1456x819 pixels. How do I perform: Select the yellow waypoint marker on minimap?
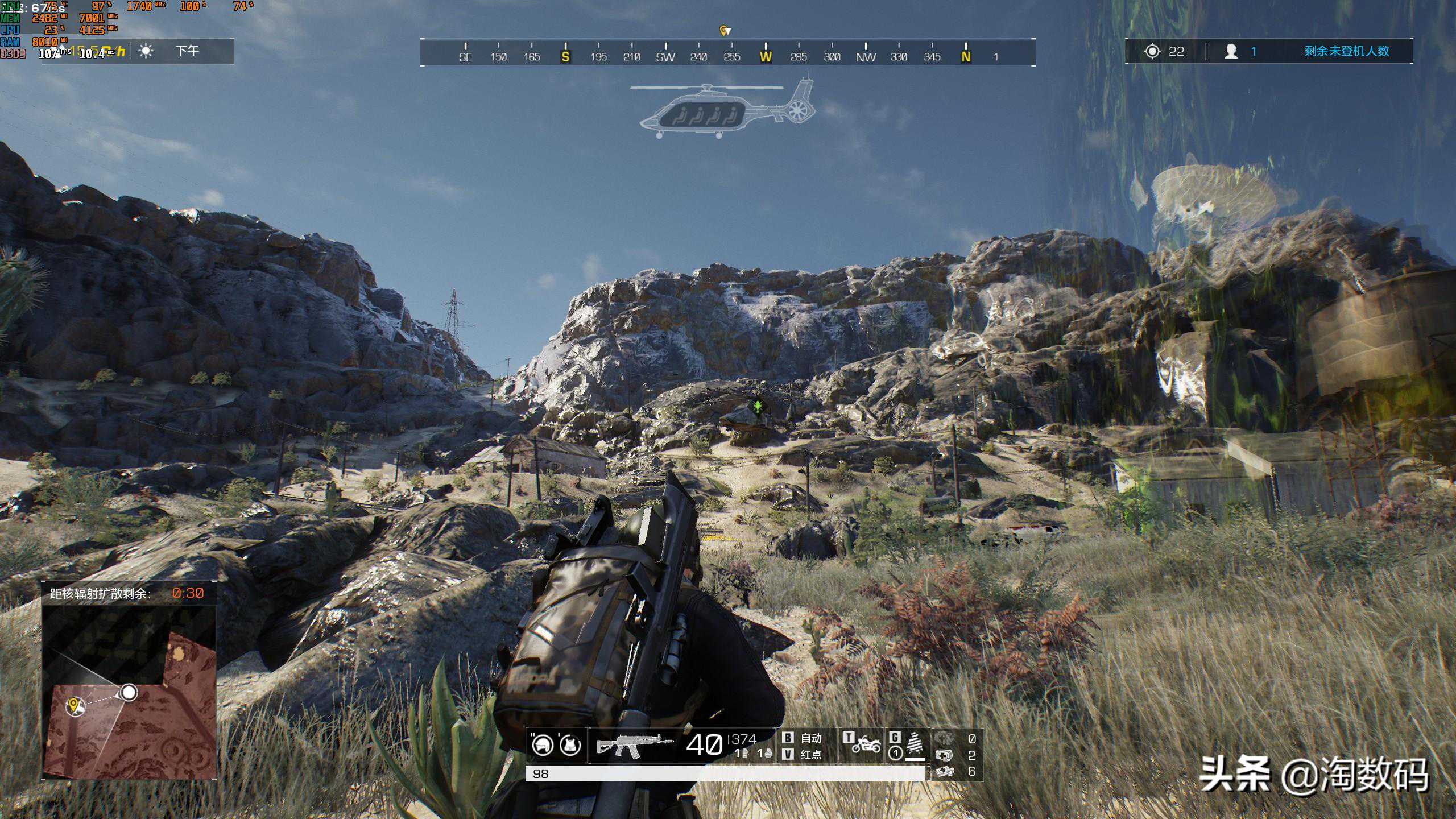point(73,706)
